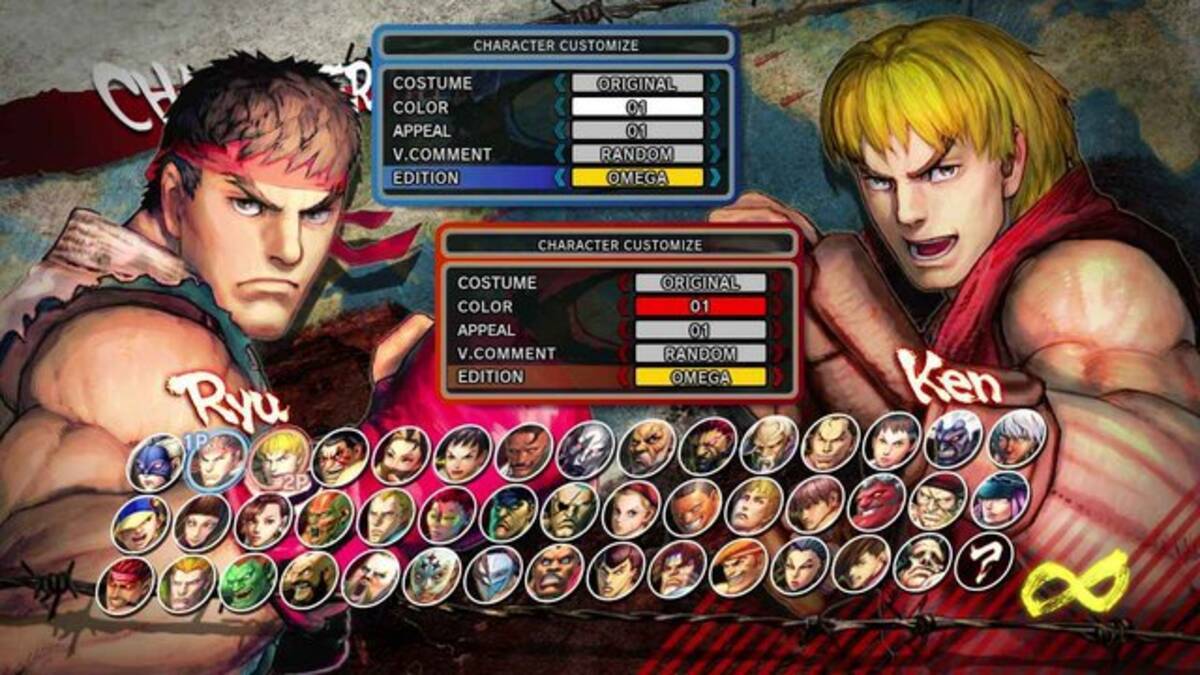The width and height of the screenshot is (1200, 675).
Task: Click the right arrow beside red panel's Color
Action: point(777,307)
